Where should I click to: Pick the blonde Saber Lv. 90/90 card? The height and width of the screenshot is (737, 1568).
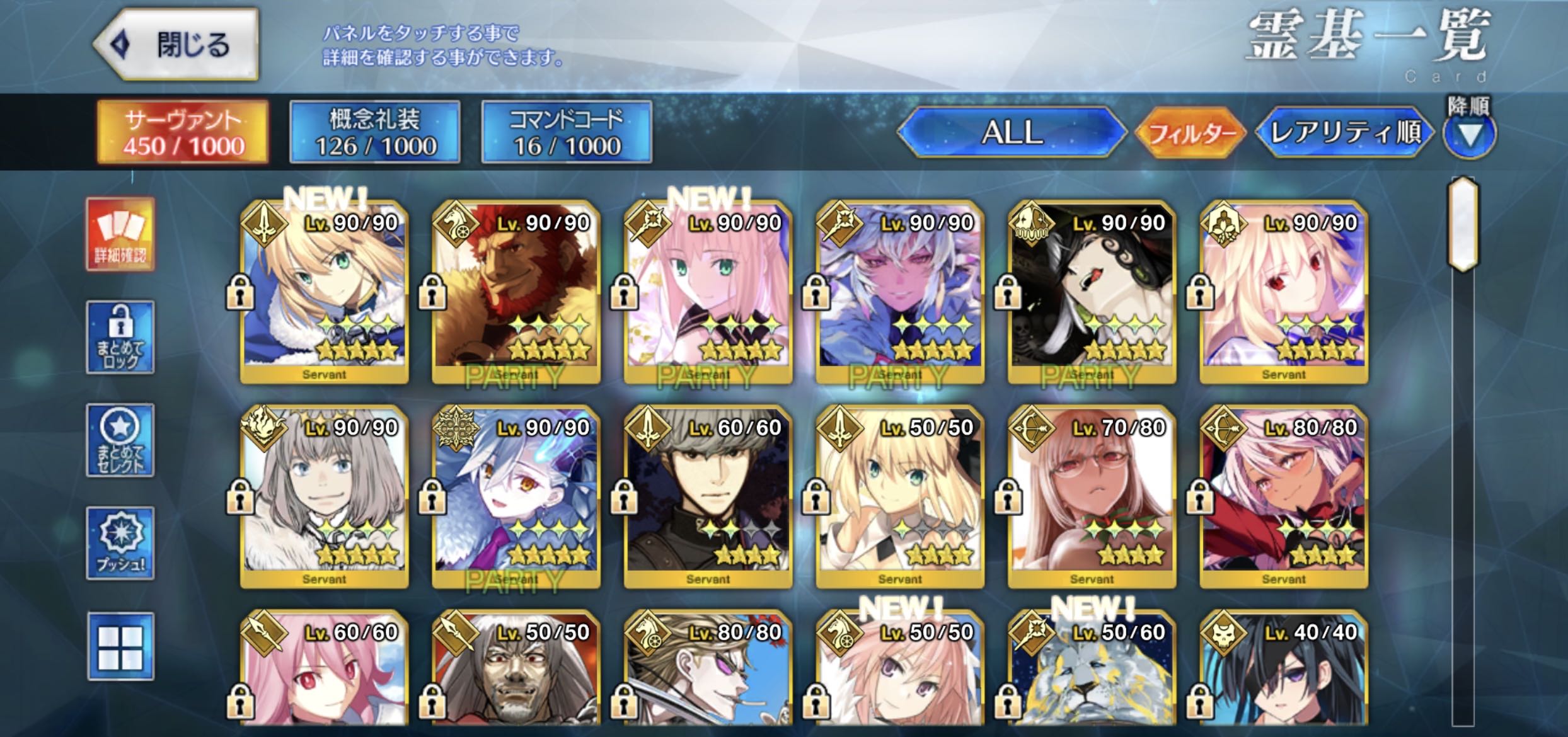click(324, 291)
